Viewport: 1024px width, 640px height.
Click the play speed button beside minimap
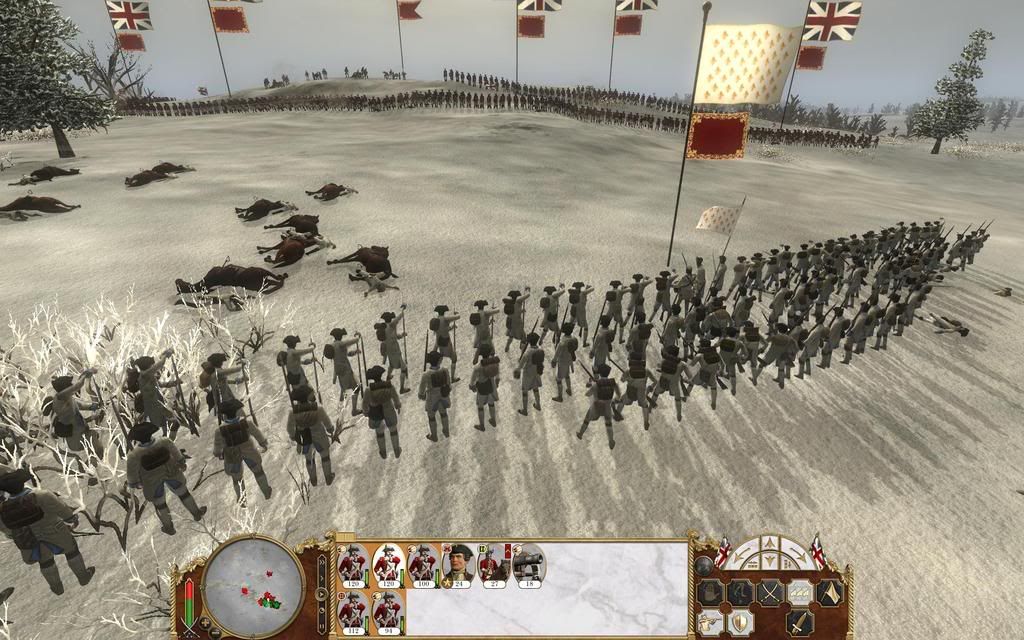322,593
